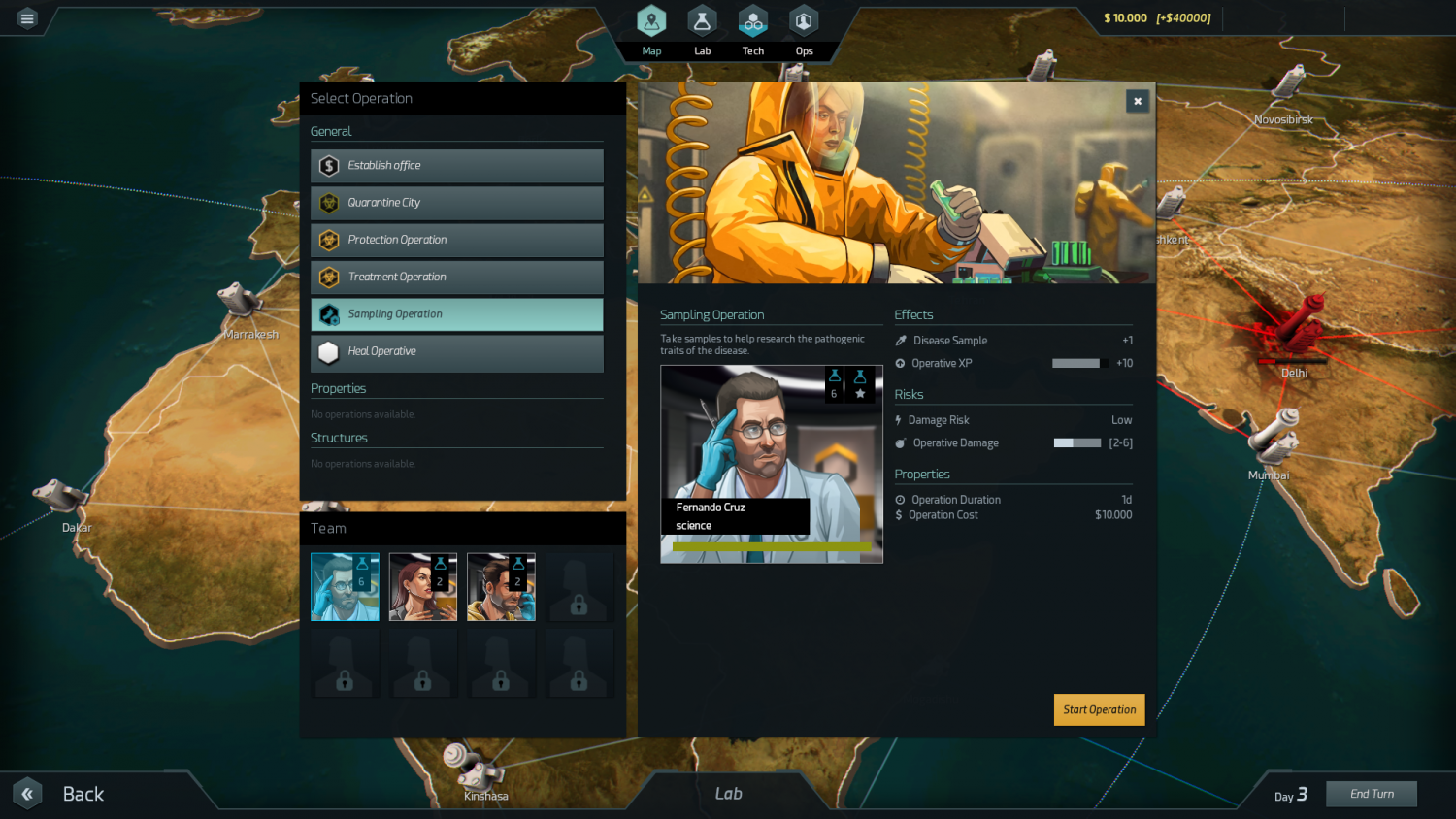Collapse the General operations list
This screenshot has width=1456, height=819.
pyautogui.click(x=331, y=131)
